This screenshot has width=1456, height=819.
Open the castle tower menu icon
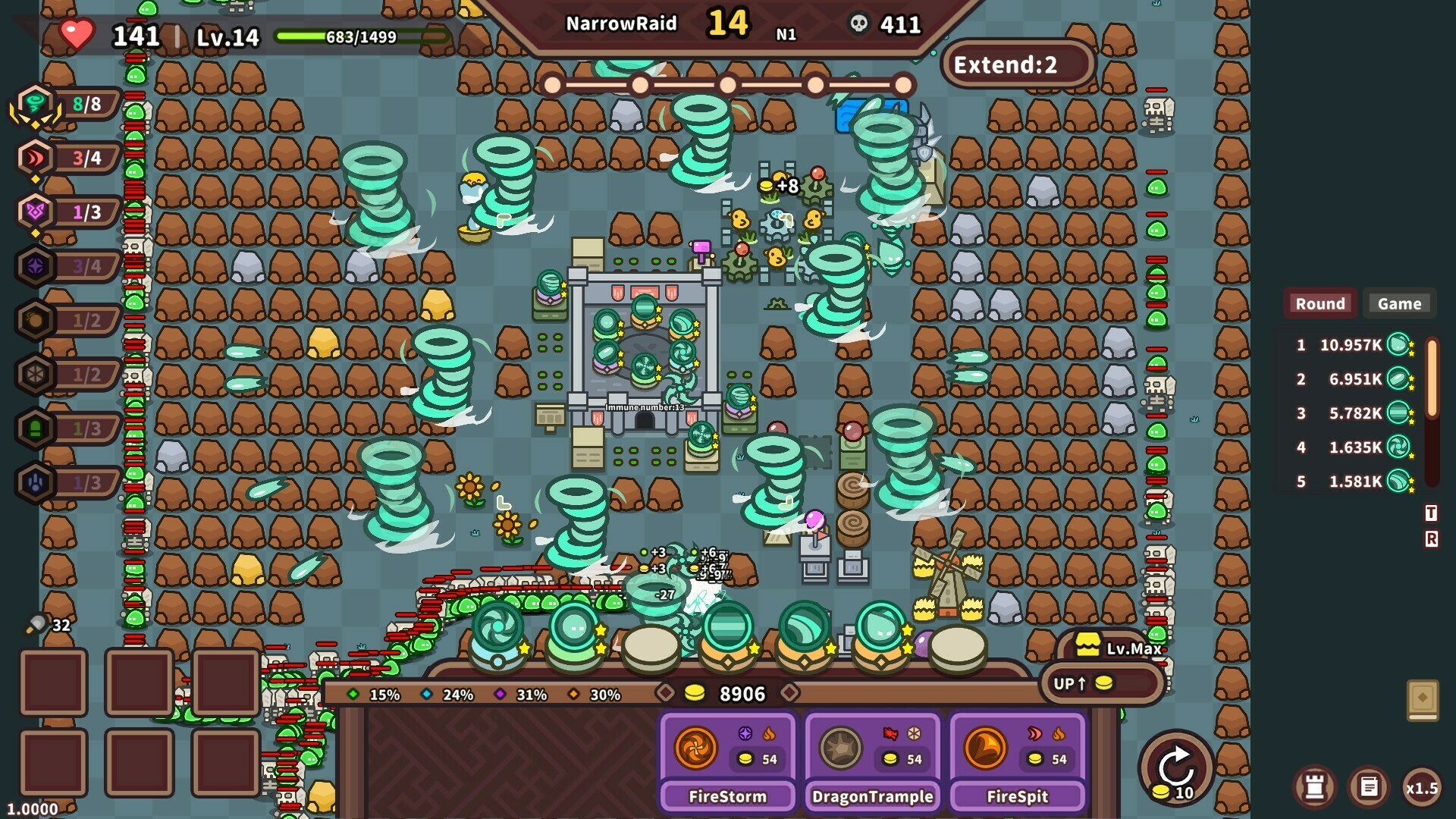[x=1315, y=787]
